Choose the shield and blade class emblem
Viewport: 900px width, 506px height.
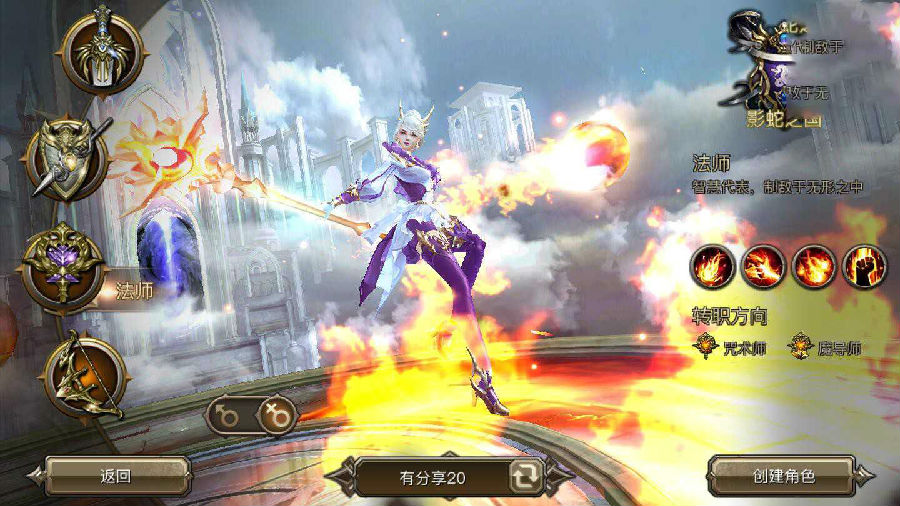[68, 158]
